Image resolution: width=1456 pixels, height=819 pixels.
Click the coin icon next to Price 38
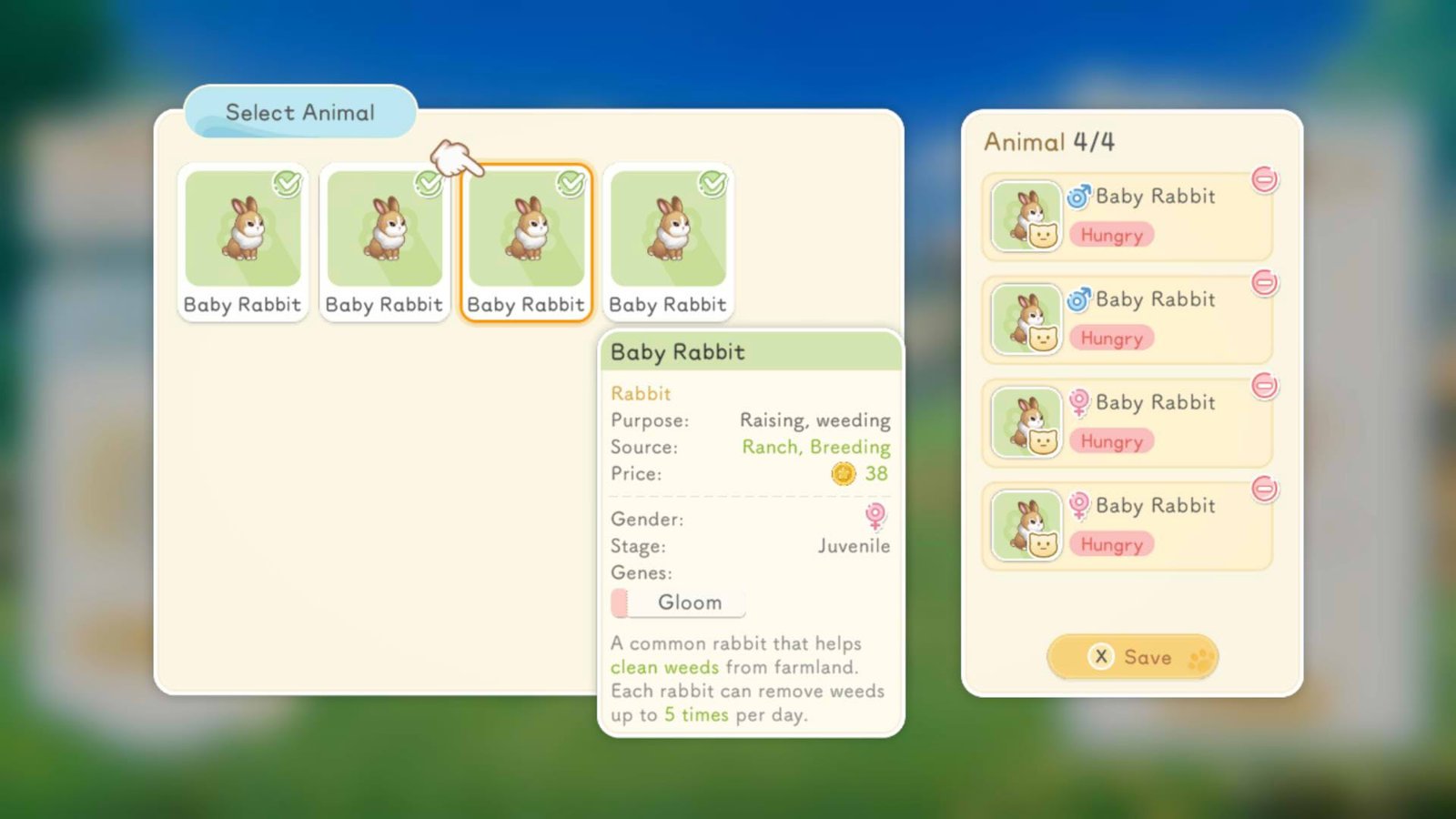pyautogui.click(x=844, y=473)
